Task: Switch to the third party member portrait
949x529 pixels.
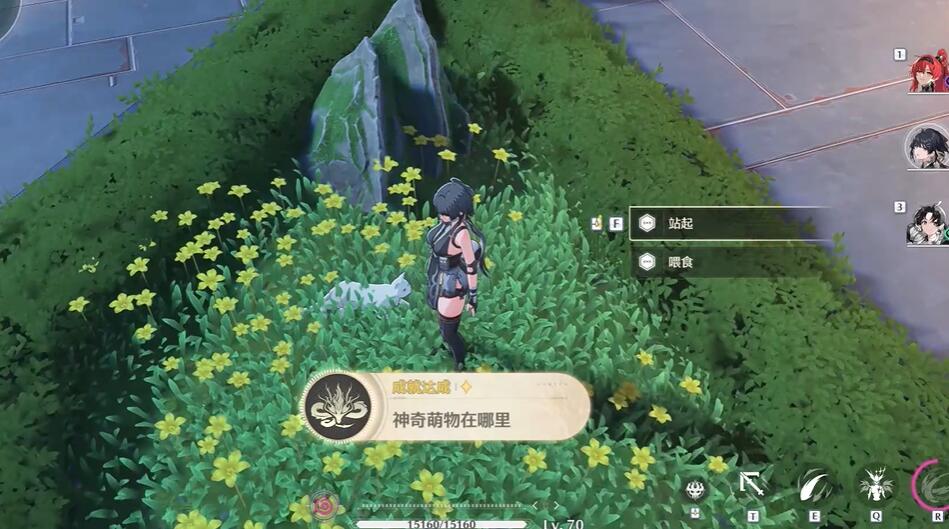Action: tap(929, 224)
